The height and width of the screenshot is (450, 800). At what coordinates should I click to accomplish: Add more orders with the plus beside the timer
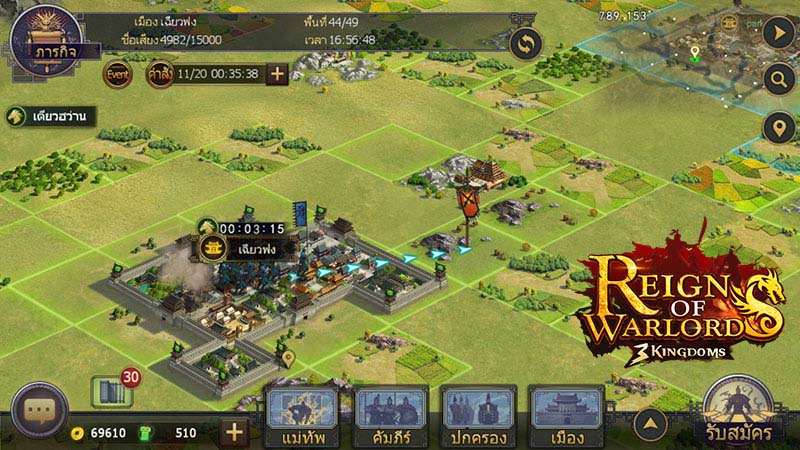(277, 74)
